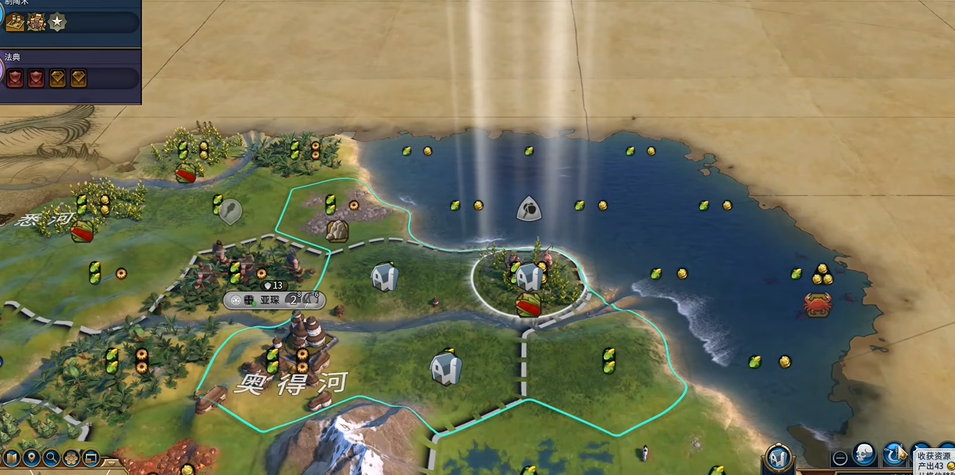Open map lenses button on minimap bar
This screenshot has width=955, height=475.
[10, 459]
